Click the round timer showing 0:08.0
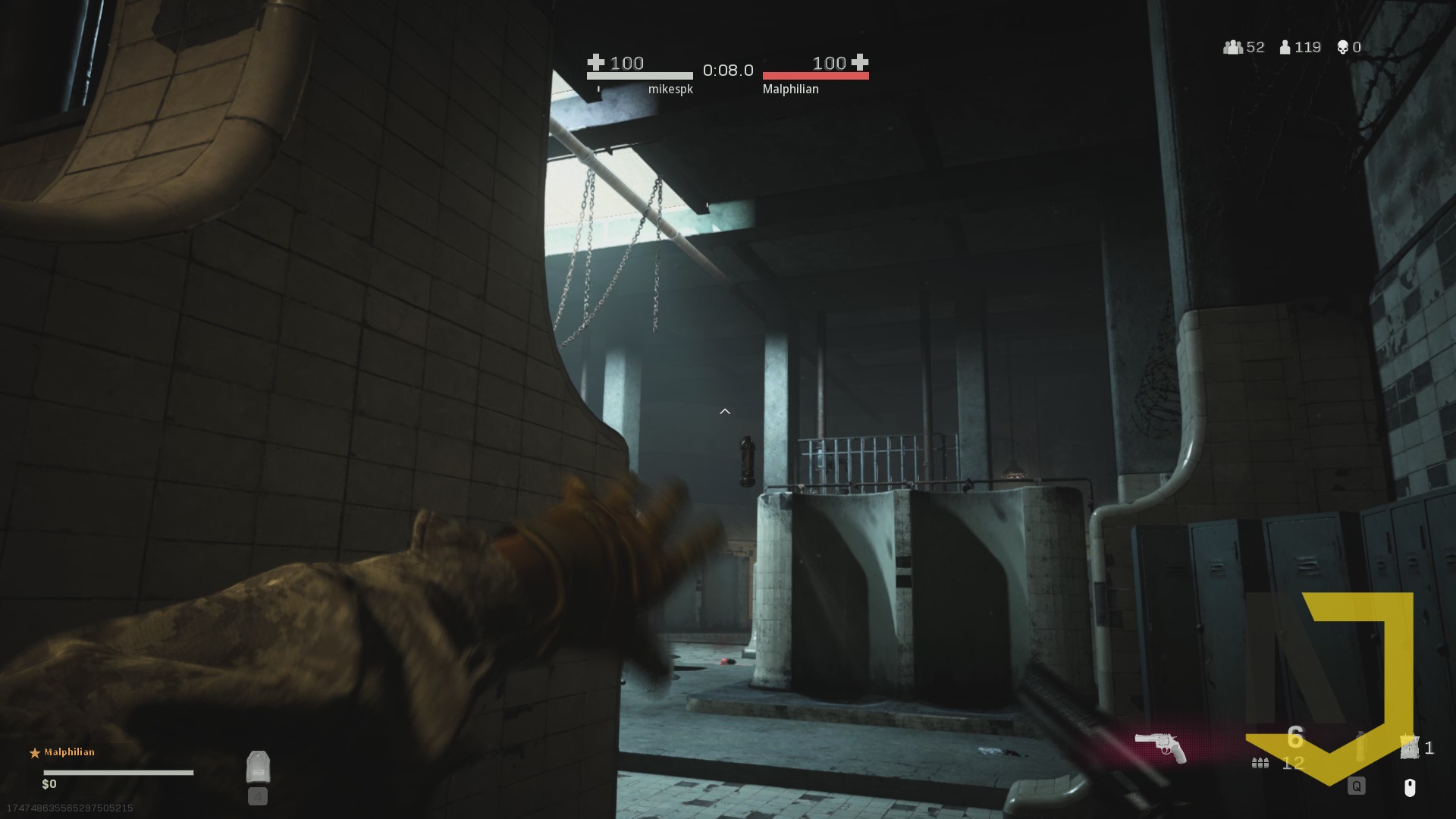Image resolution: width=1456 pixels, height=819 pixels. click(727, 71)
